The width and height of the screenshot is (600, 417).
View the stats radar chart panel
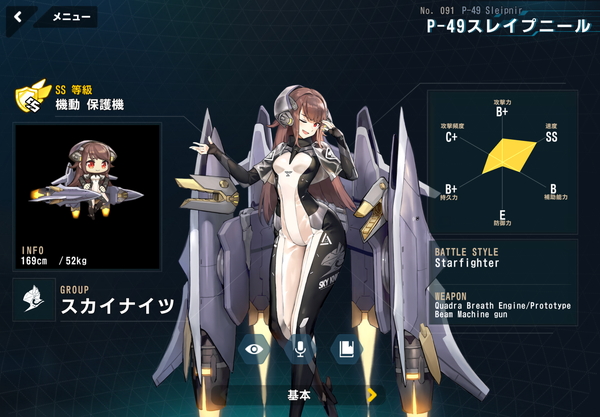click(x=502, y=162)
